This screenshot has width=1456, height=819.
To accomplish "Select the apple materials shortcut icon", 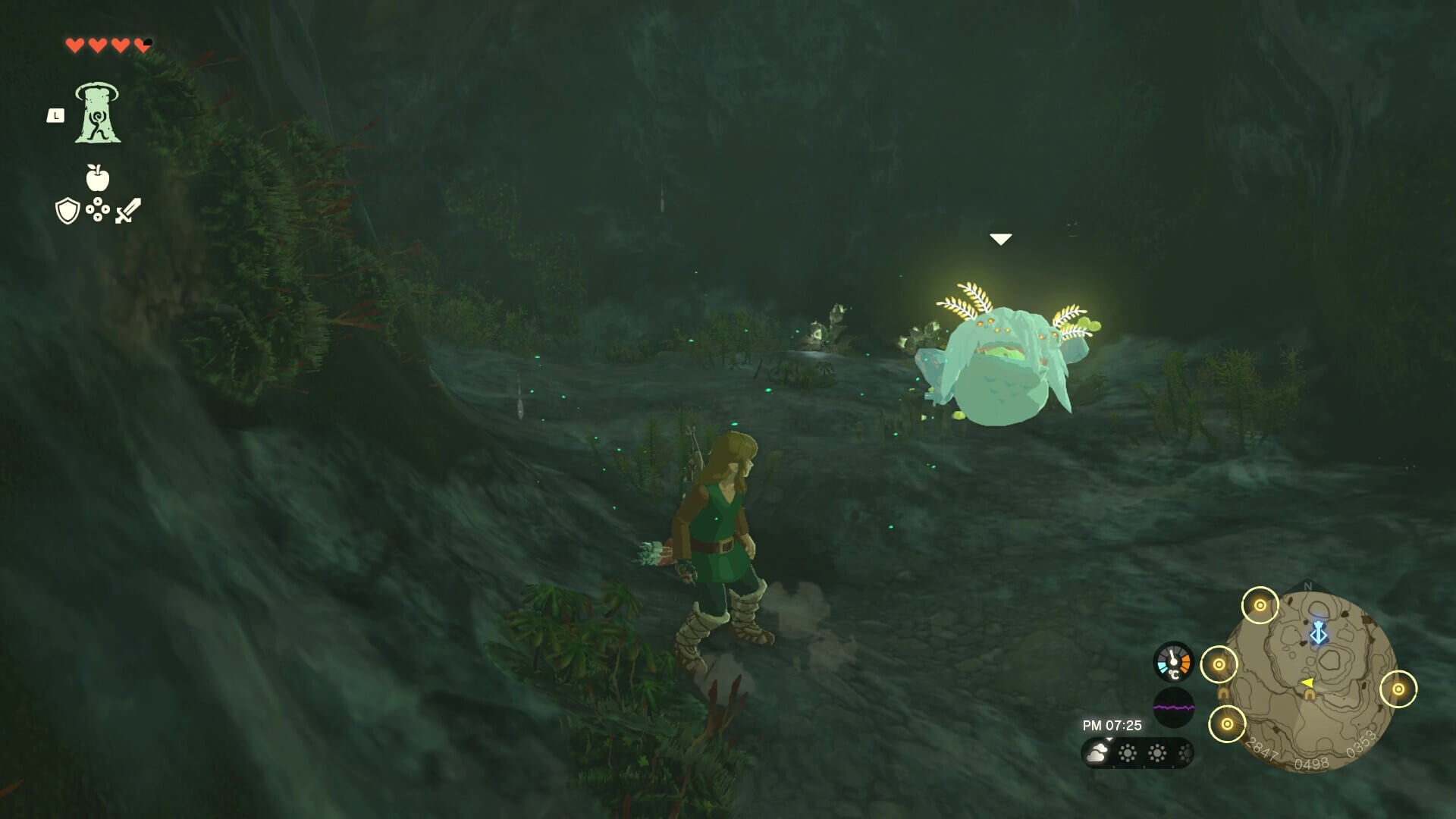I will point(98,178).
